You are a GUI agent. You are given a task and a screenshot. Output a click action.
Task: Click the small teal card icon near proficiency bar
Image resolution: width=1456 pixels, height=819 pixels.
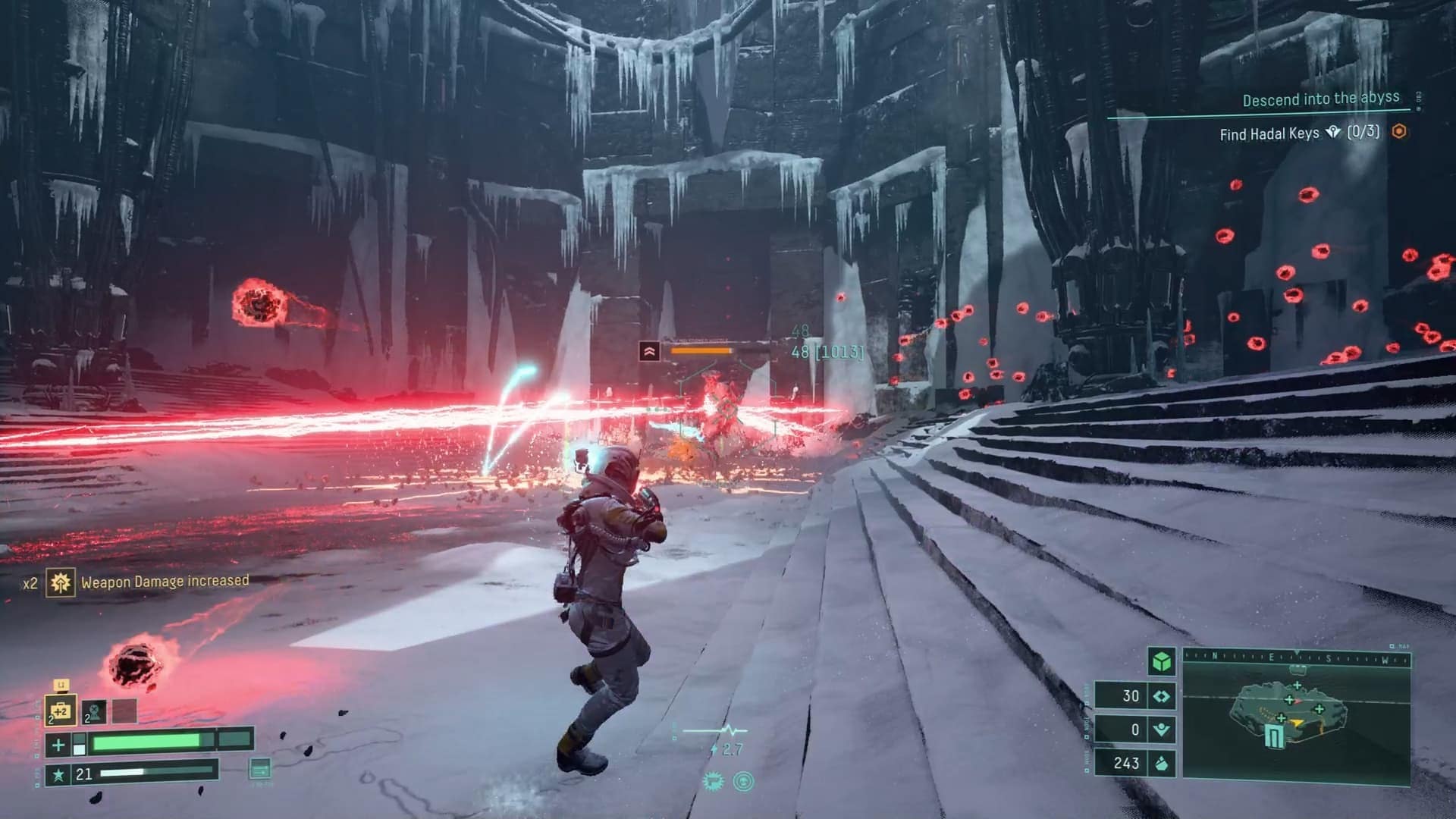point(259,768)
